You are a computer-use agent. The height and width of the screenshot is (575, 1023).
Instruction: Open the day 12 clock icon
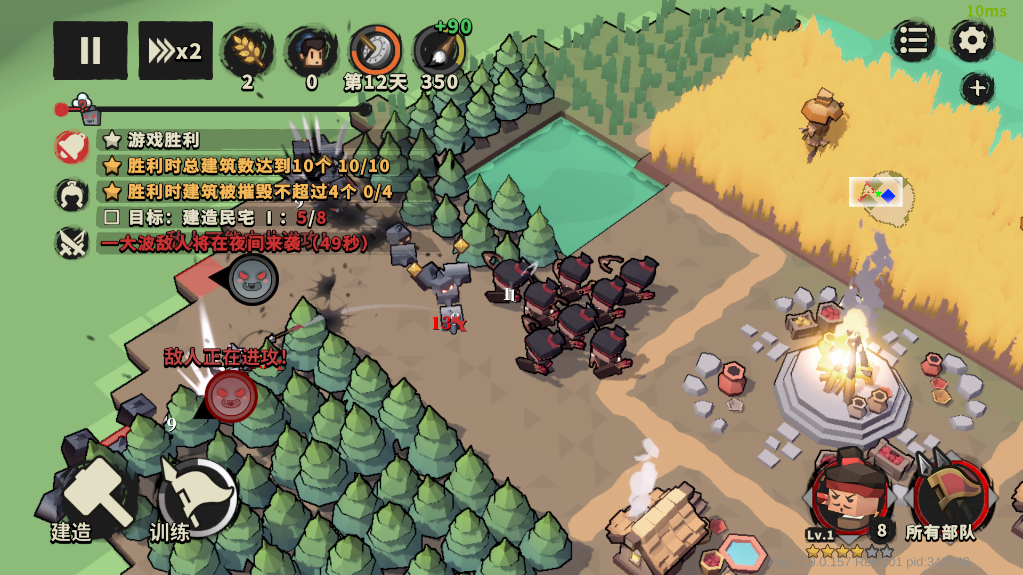point(375,51)
